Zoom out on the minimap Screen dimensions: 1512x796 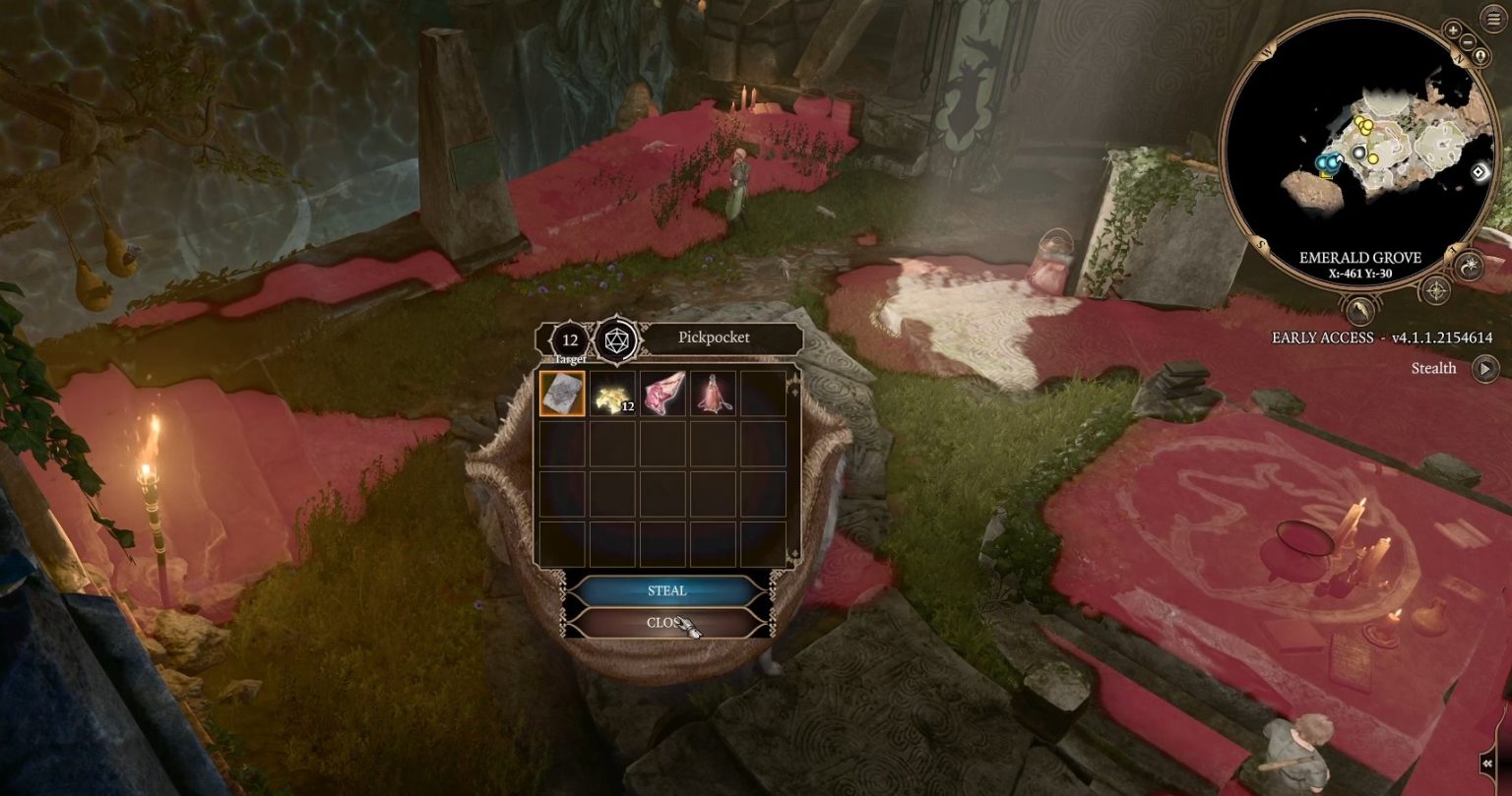pos(1467,41)
